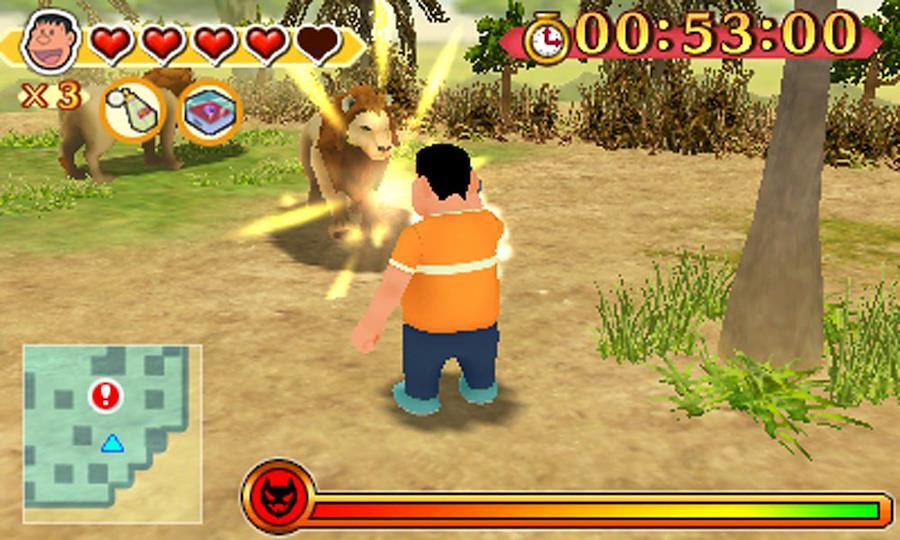900x540 pixels.
Task: Use the blue box gadget icon
Action: (210, 111)
